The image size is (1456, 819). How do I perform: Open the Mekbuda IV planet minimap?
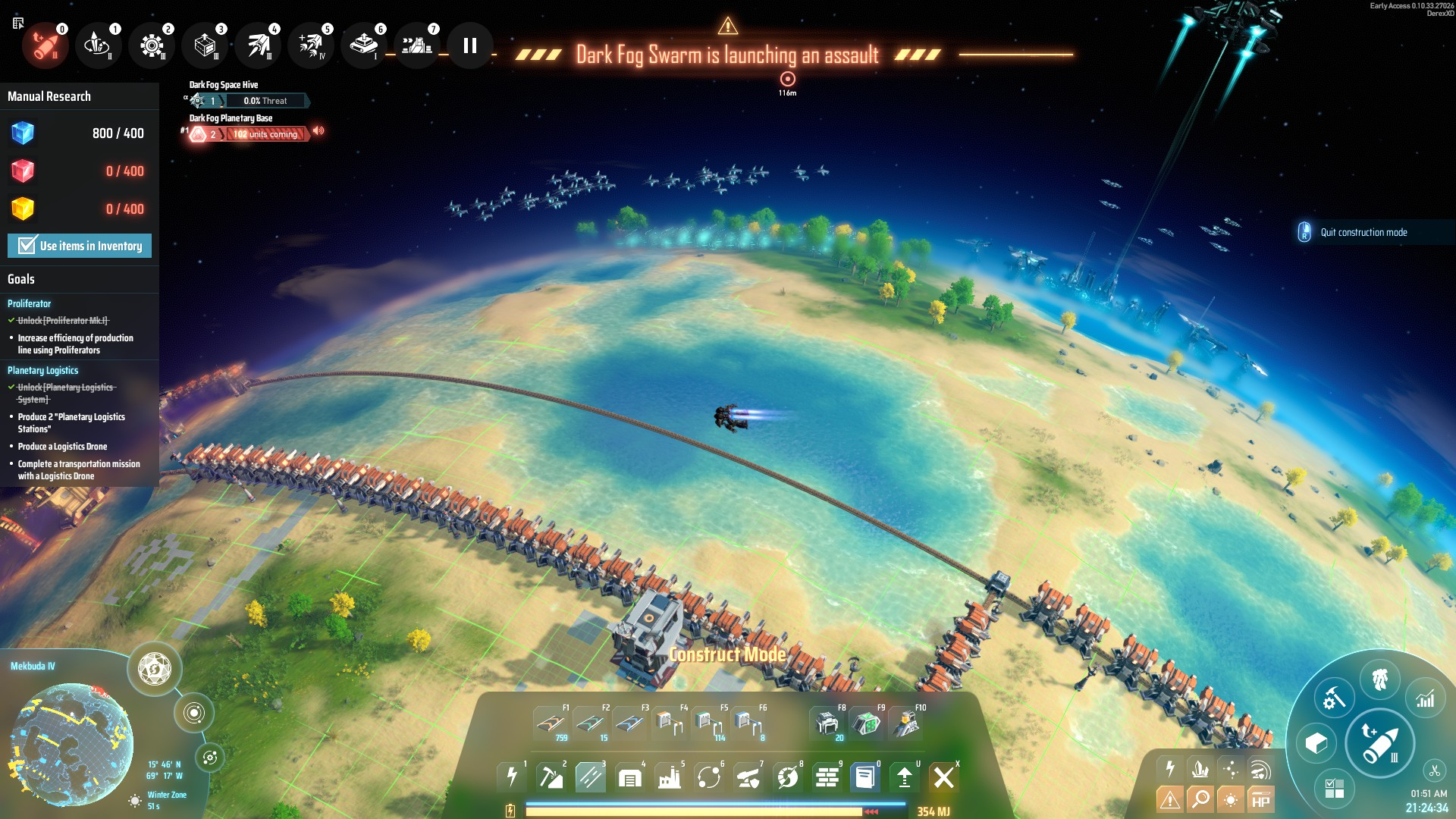(x=72, y=745)
